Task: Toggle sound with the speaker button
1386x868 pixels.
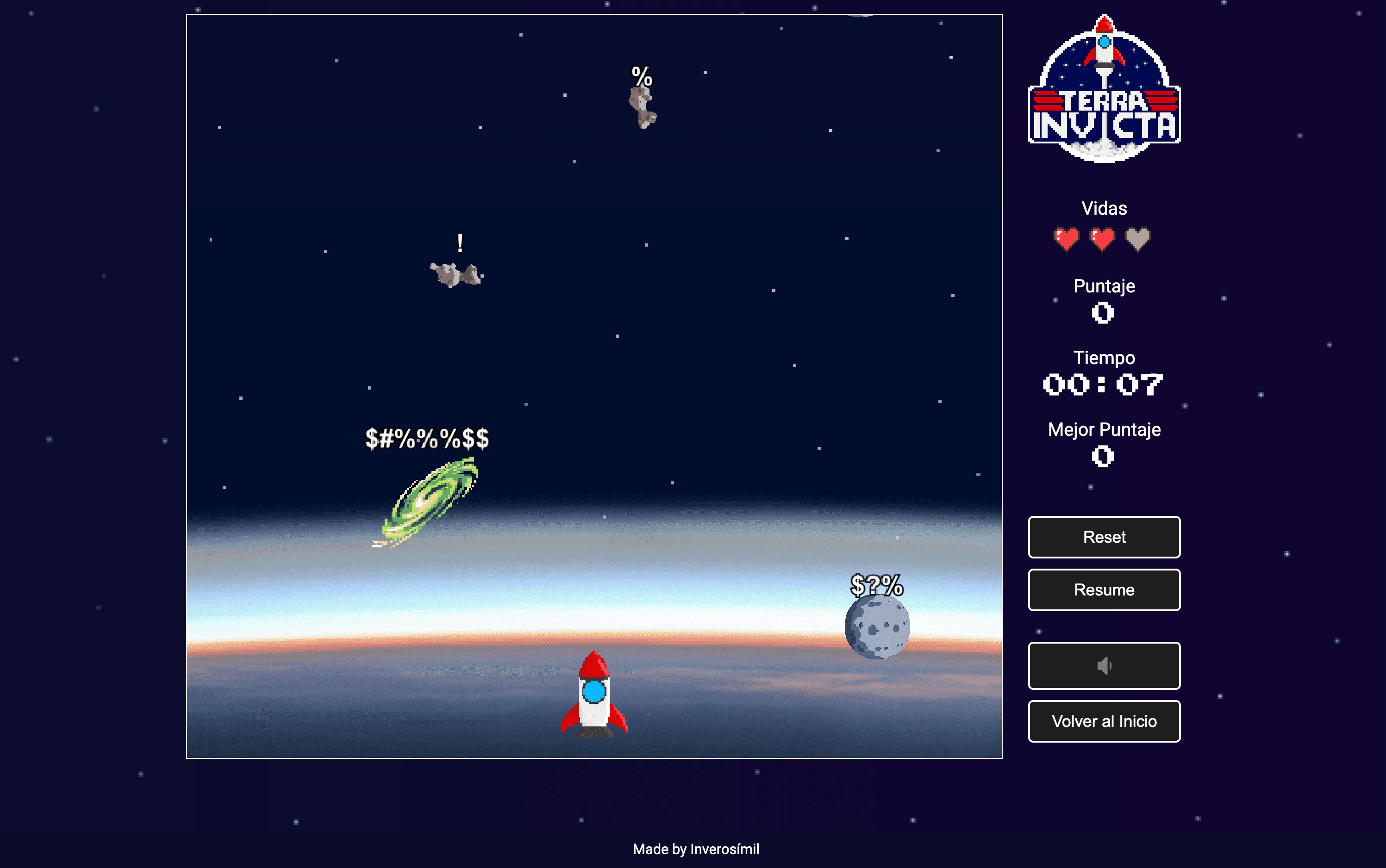Action: [x=1104, y=665]
